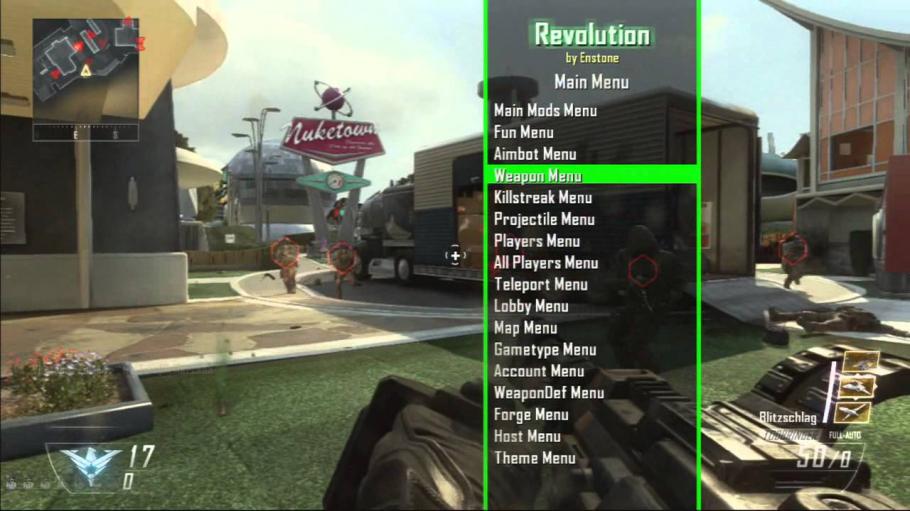Open the Killstreak Menu

542,198
